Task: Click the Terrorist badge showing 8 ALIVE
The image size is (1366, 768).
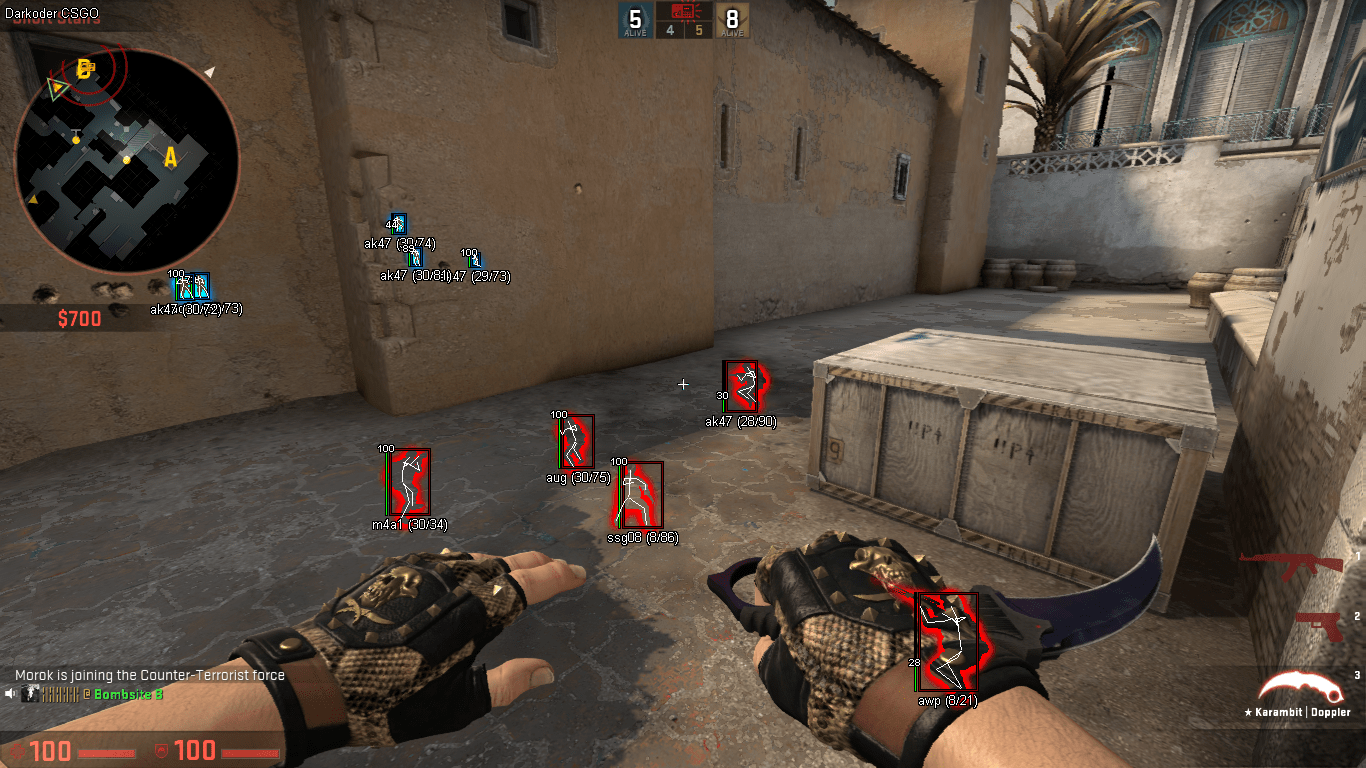Action: tap(733, 20)
